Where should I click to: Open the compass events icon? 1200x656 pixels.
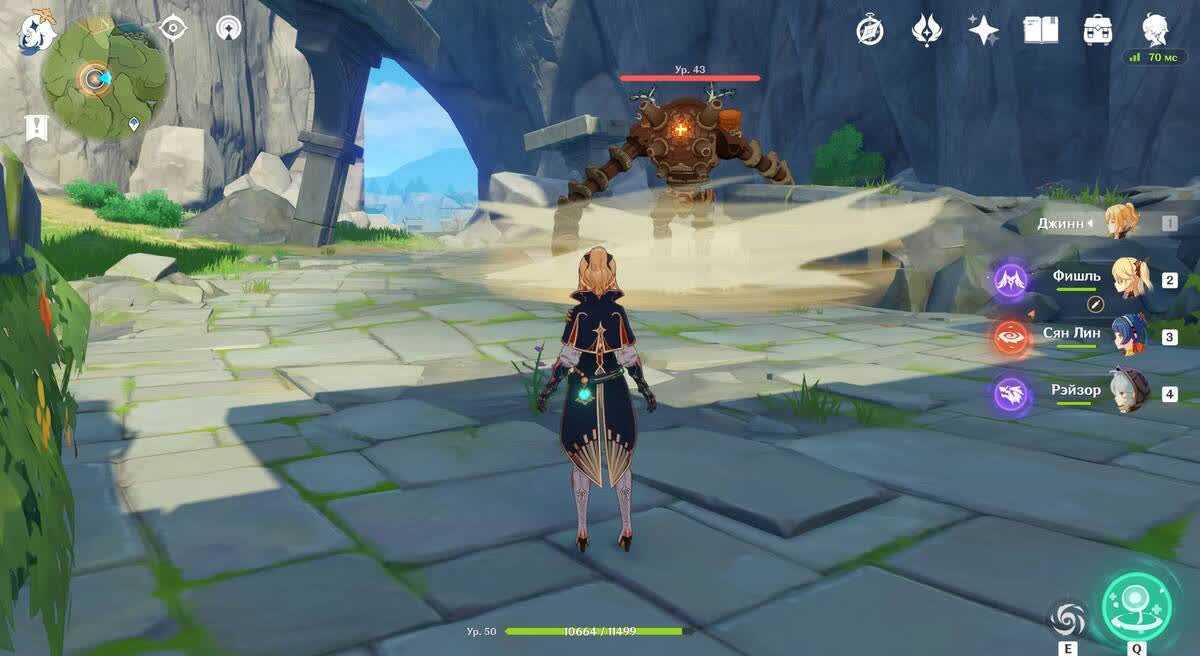coord(870,30)
